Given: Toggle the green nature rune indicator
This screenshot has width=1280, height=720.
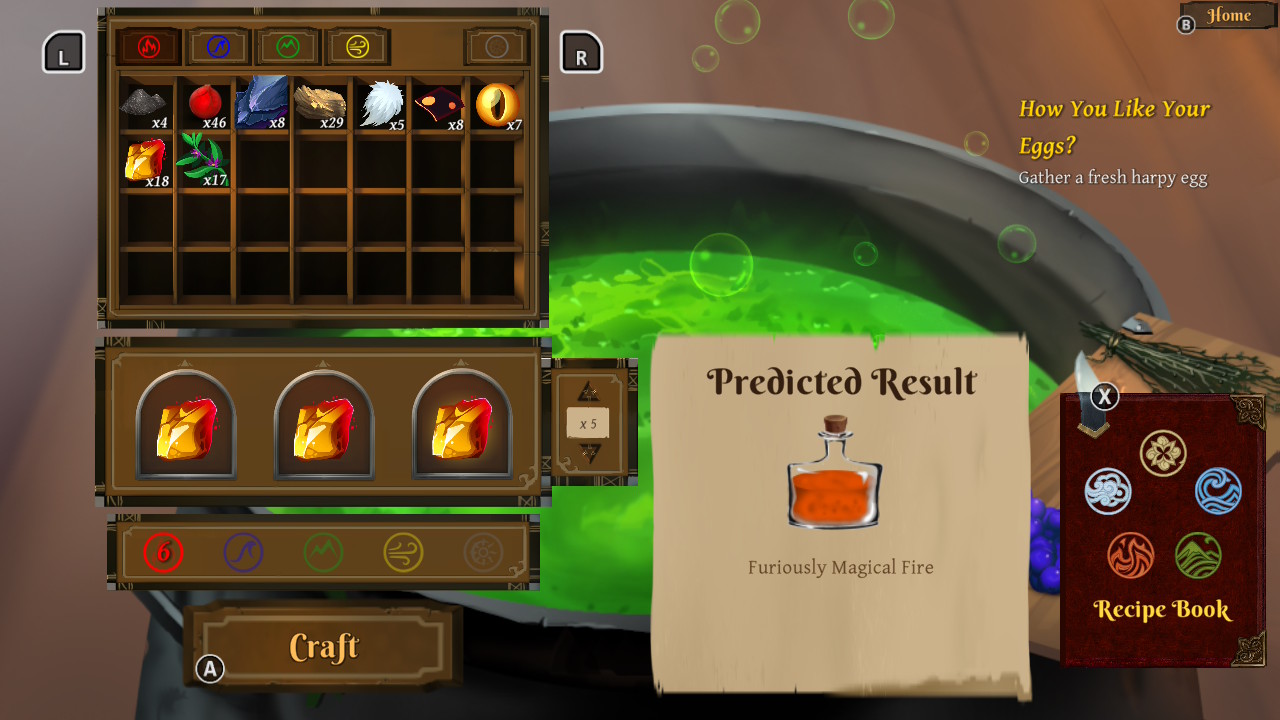Looking at the screenshot, I should coord(322,553).
